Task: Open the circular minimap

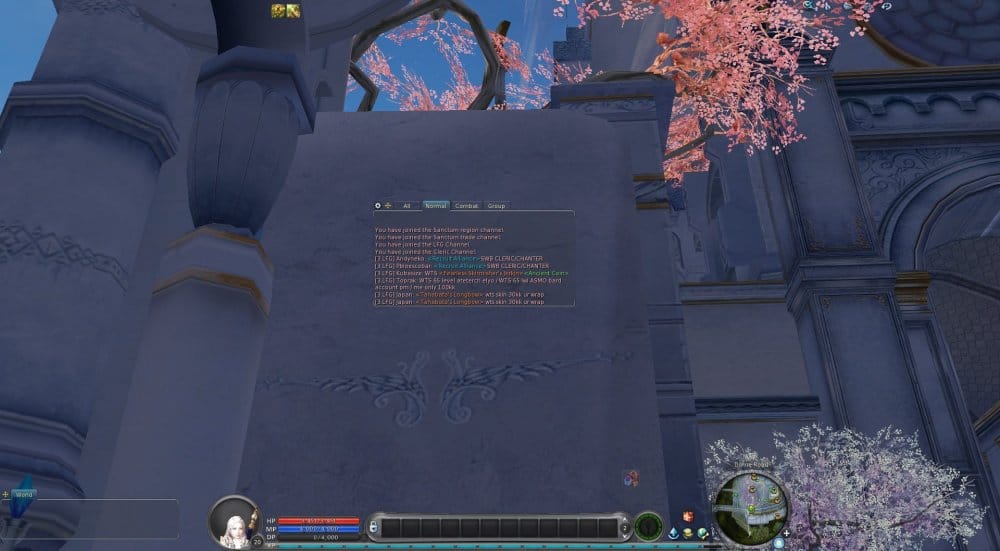Action: (750, 505)
